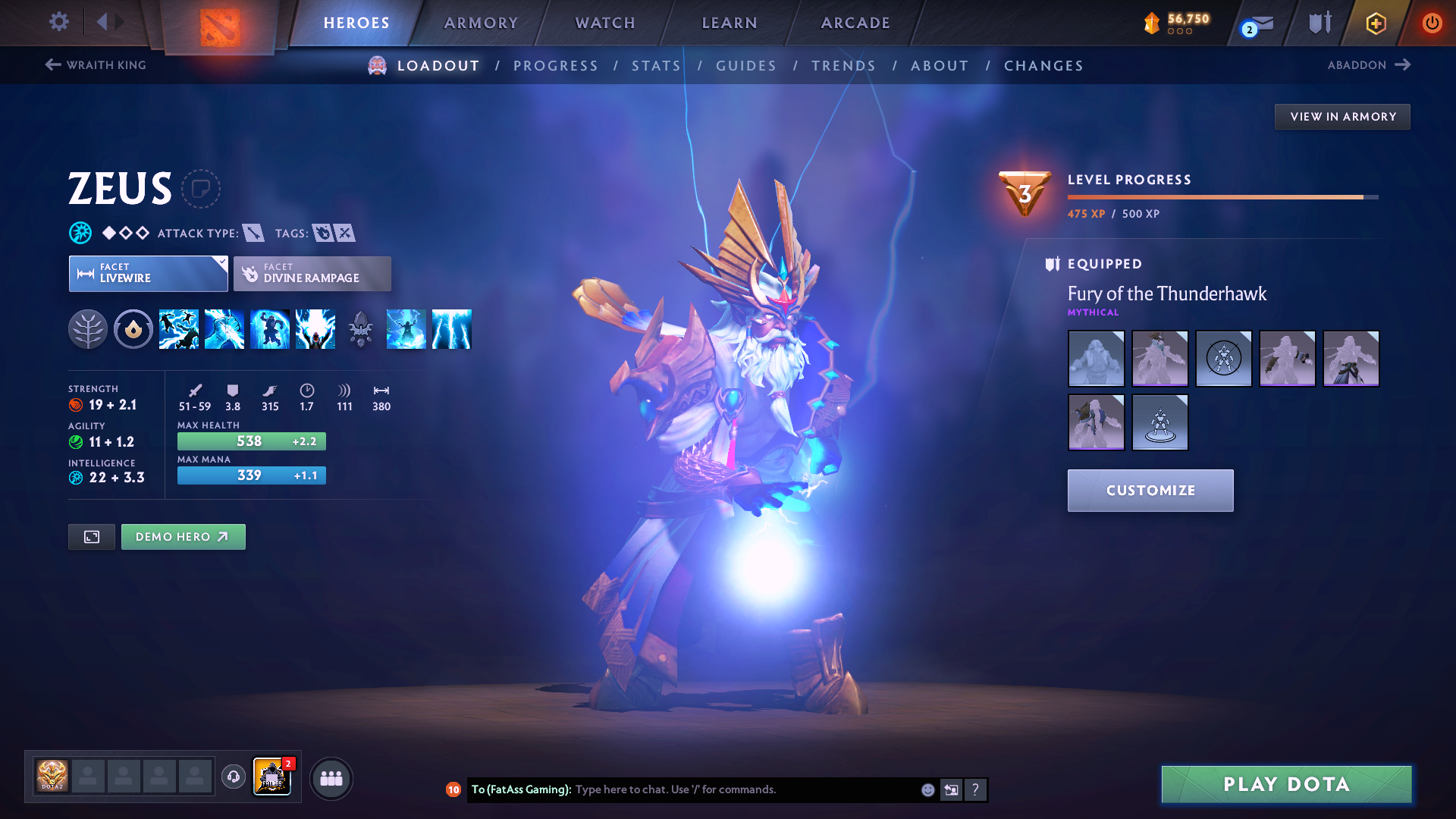Open the settings gear

(x=59, y=22)
